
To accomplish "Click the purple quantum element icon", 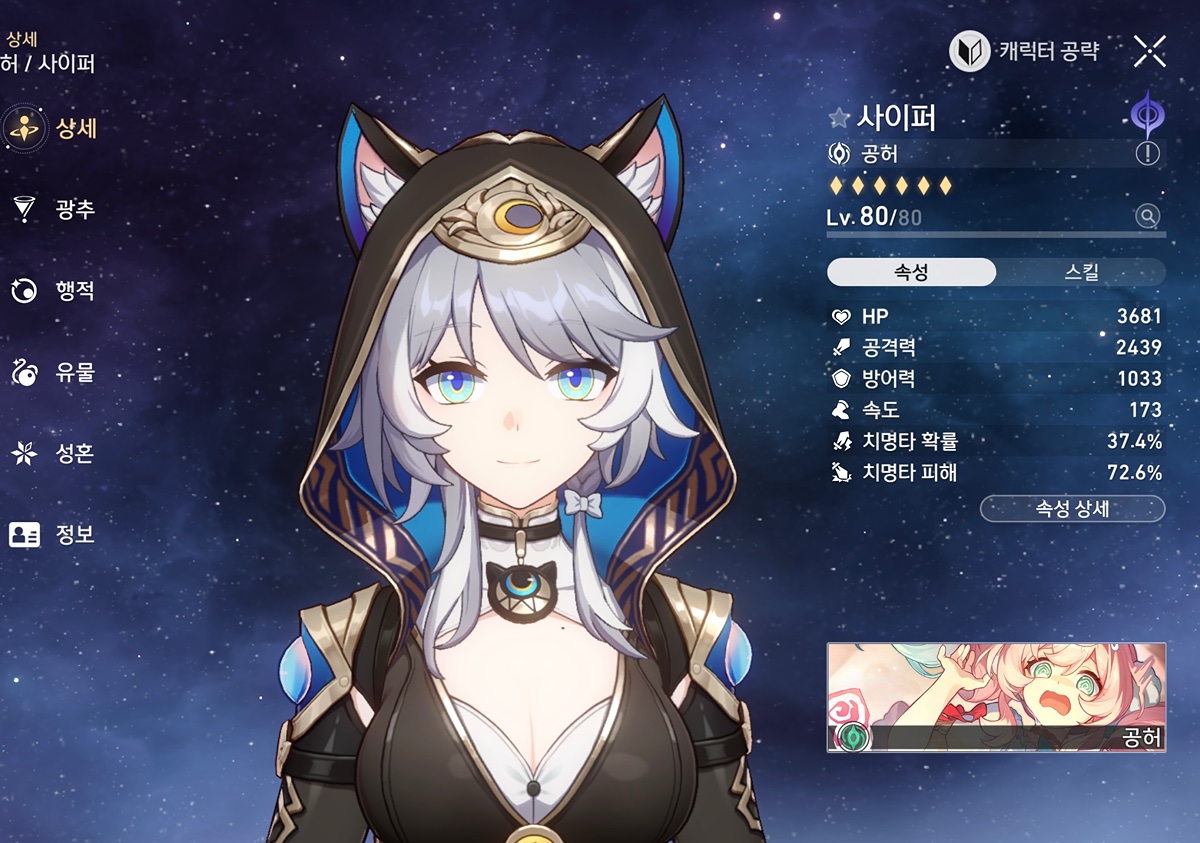I will coord(1146,114).
